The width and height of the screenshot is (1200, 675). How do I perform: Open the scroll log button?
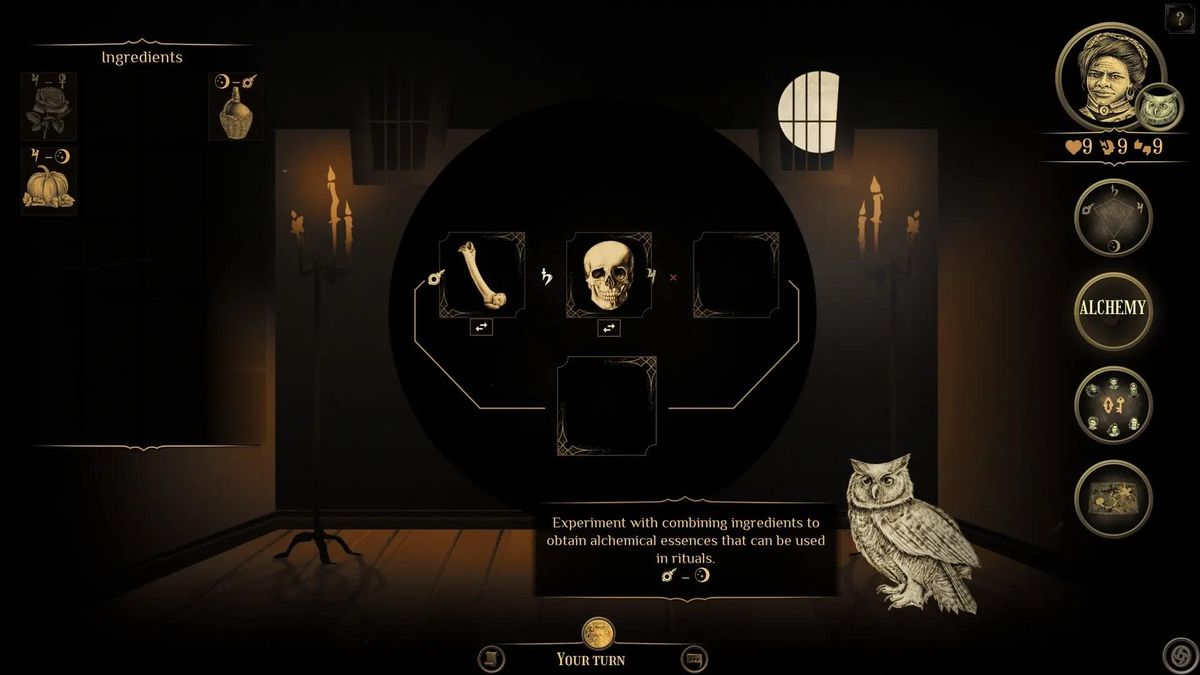pyautogui.click(x=491, y=658)
